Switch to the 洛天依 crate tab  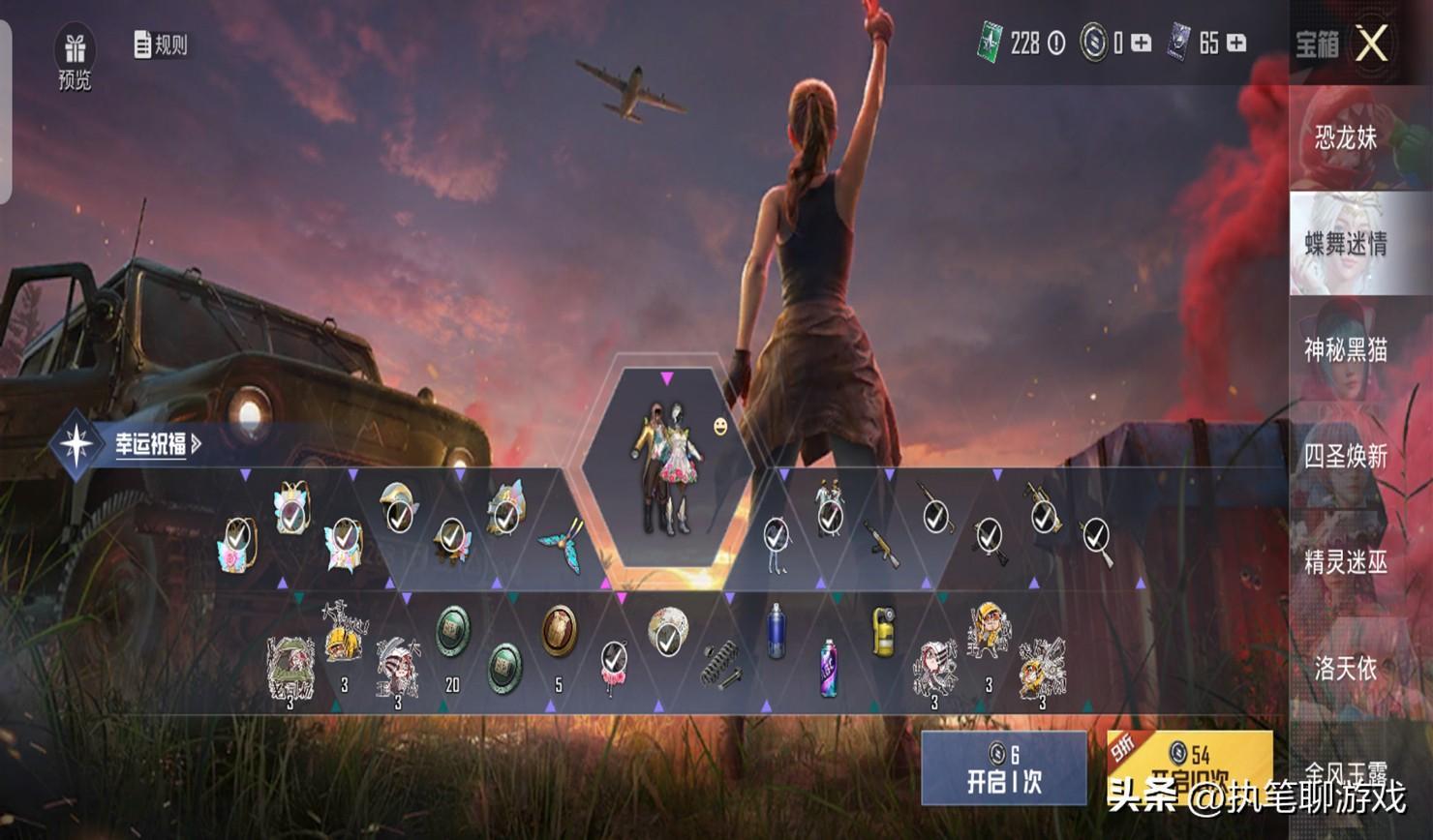click(x=1346, y=667)
